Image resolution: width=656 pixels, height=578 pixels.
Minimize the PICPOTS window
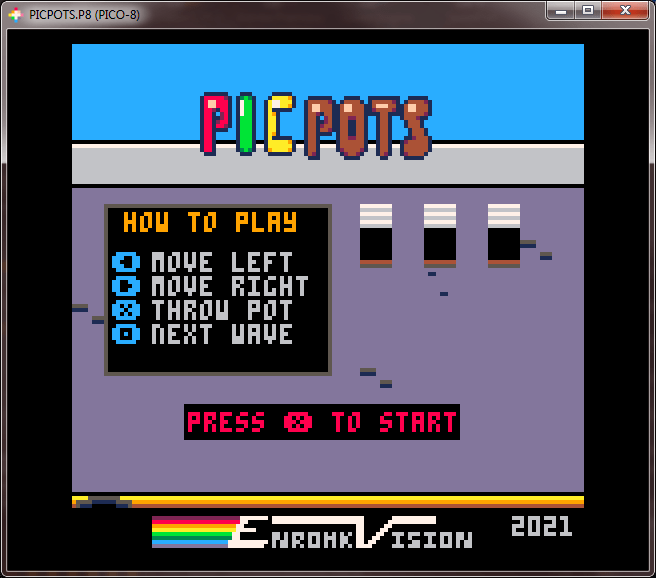562,10
